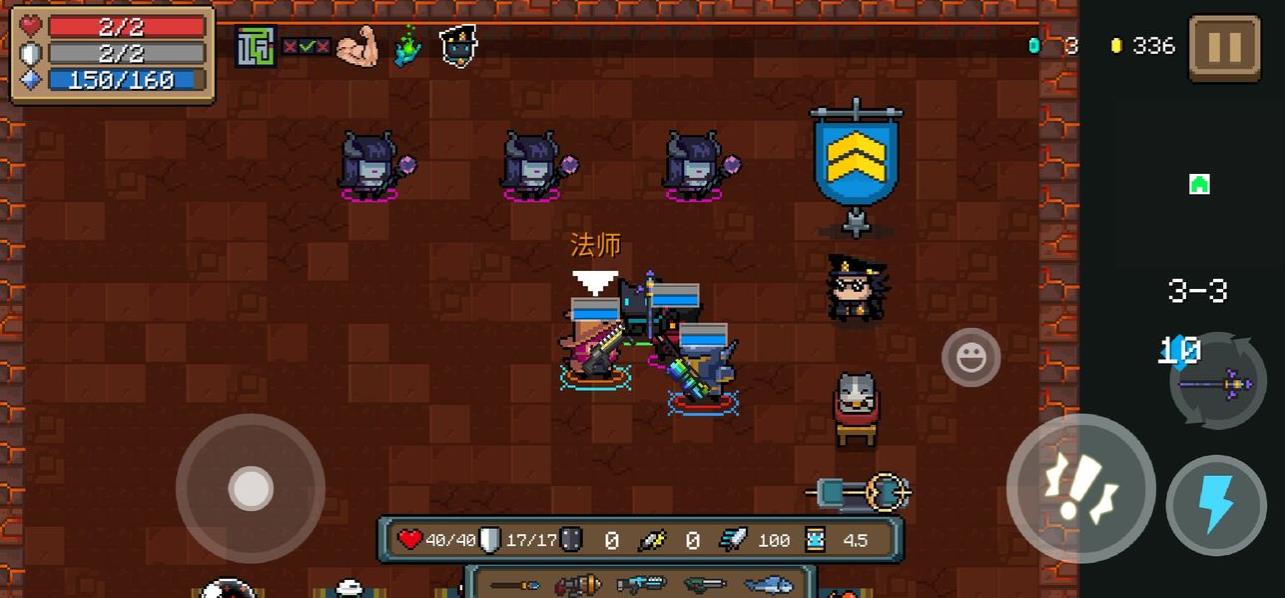
Task: Activate the lightning bolt skill
Action: [1216, 506]
